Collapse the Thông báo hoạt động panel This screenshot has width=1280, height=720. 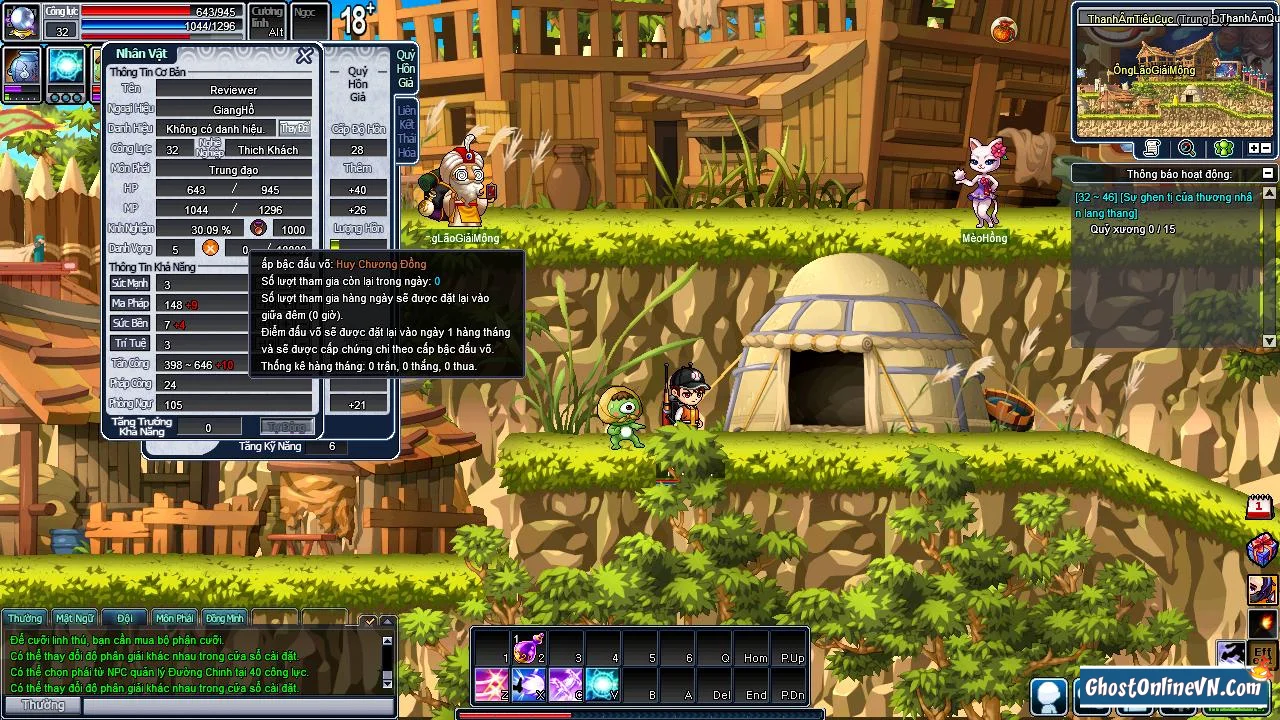click(x=1268, y=174)
